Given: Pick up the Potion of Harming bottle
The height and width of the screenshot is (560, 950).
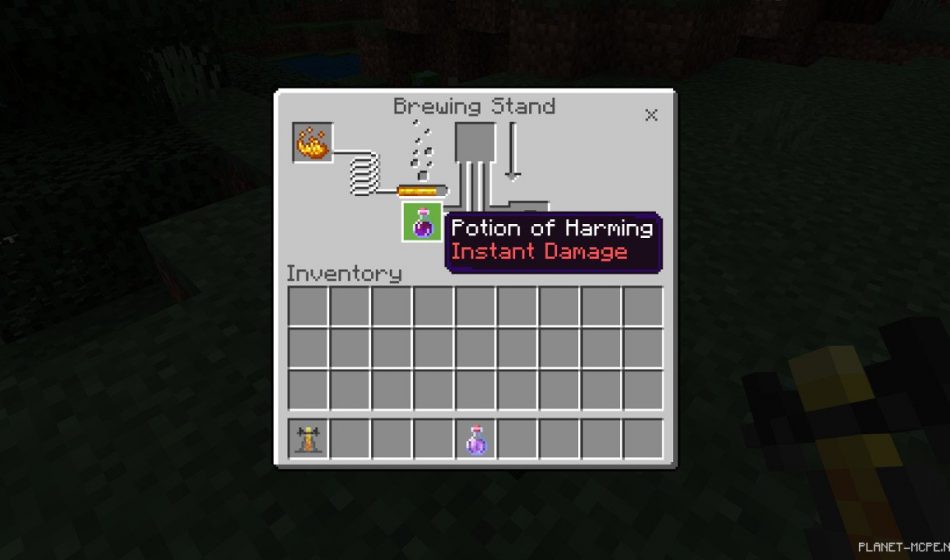Looking at the screenshot, I should 422,222.
